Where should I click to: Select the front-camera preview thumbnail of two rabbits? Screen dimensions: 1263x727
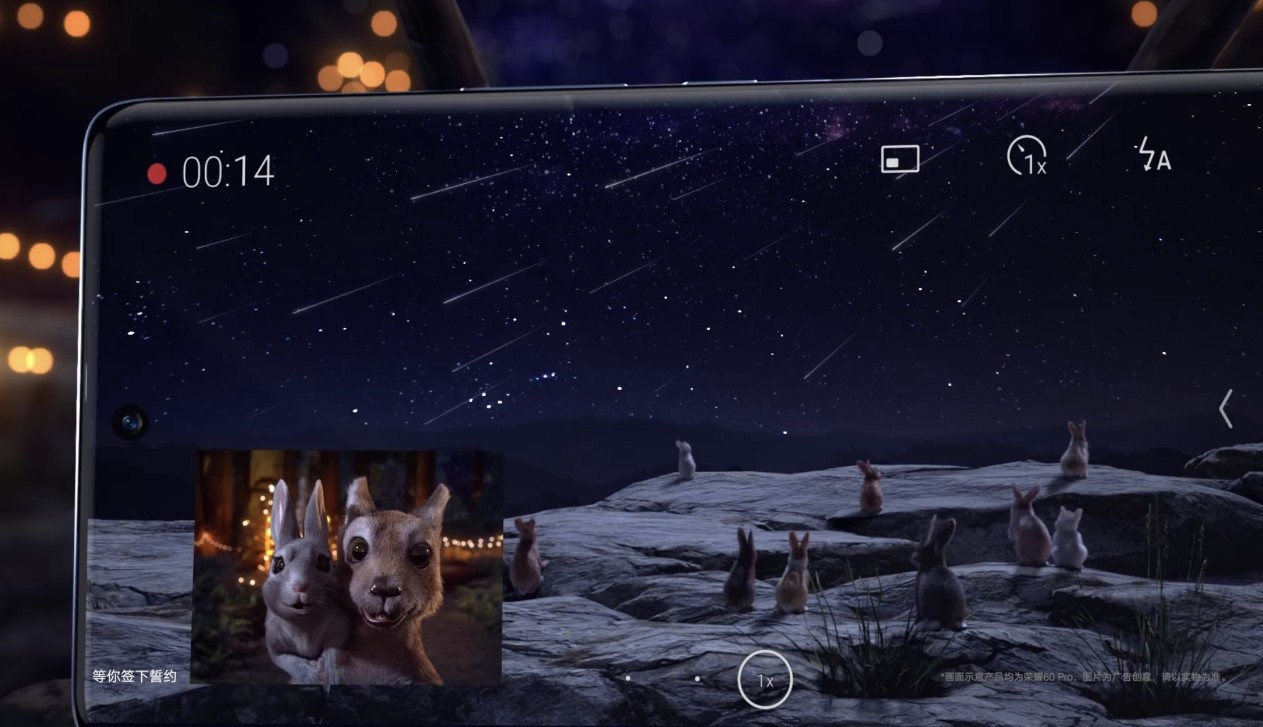click(346, 566)
